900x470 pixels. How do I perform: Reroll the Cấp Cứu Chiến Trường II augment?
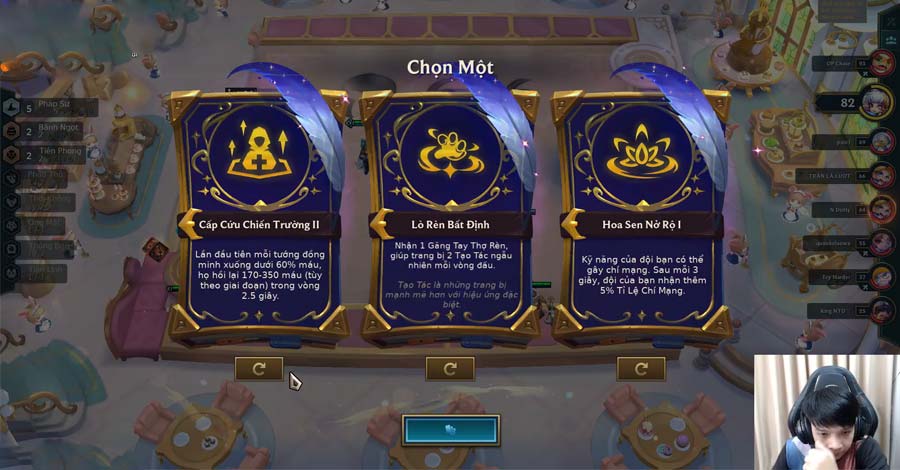pos(259,369)
